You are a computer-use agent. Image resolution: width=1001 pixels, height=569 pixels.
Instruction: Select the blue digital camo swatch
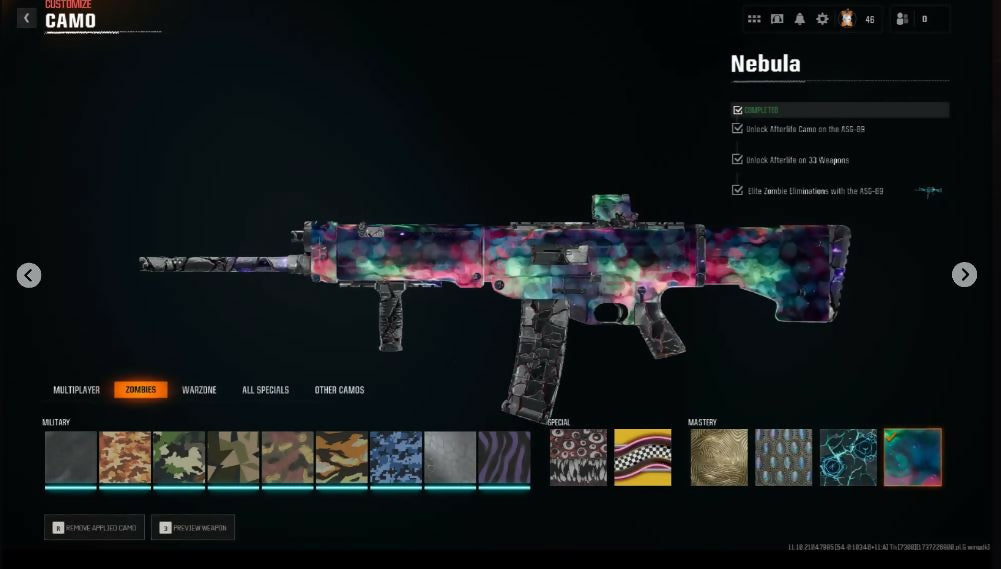pyautogui.click(x=396, y=458)
